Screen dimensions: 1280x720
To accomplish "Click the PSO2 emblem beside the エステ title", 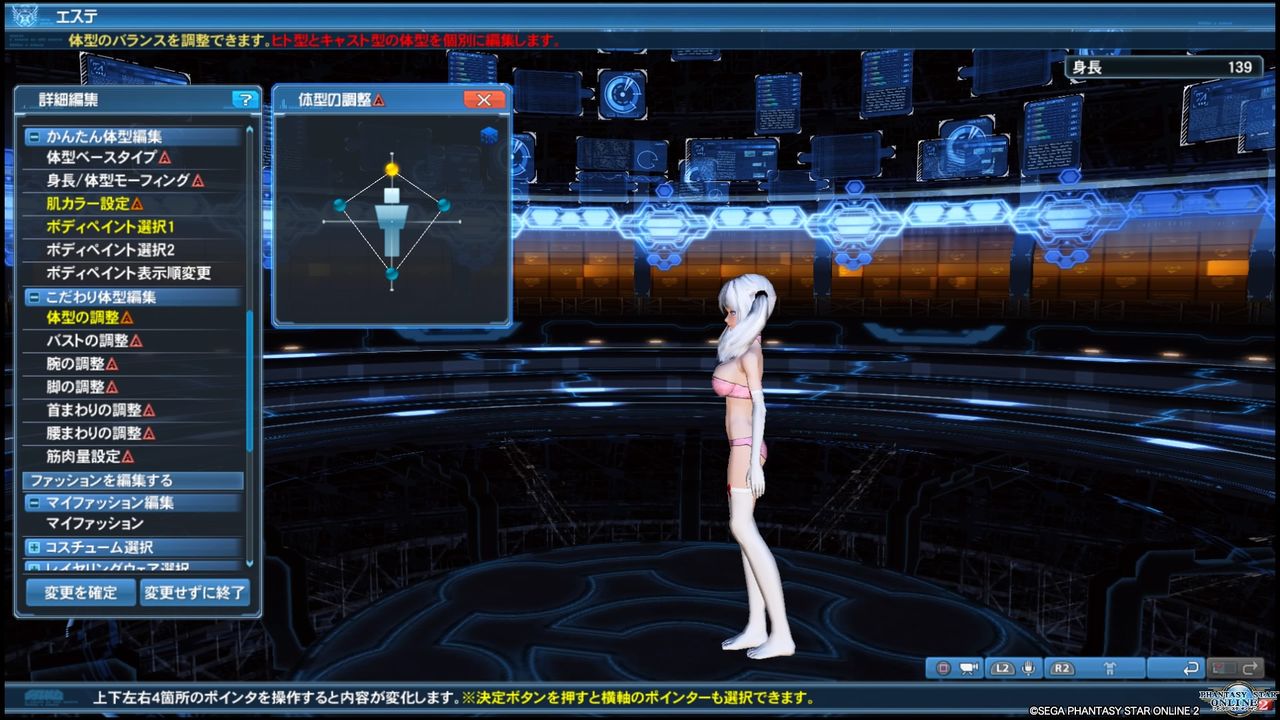I will tap(25, 13).
